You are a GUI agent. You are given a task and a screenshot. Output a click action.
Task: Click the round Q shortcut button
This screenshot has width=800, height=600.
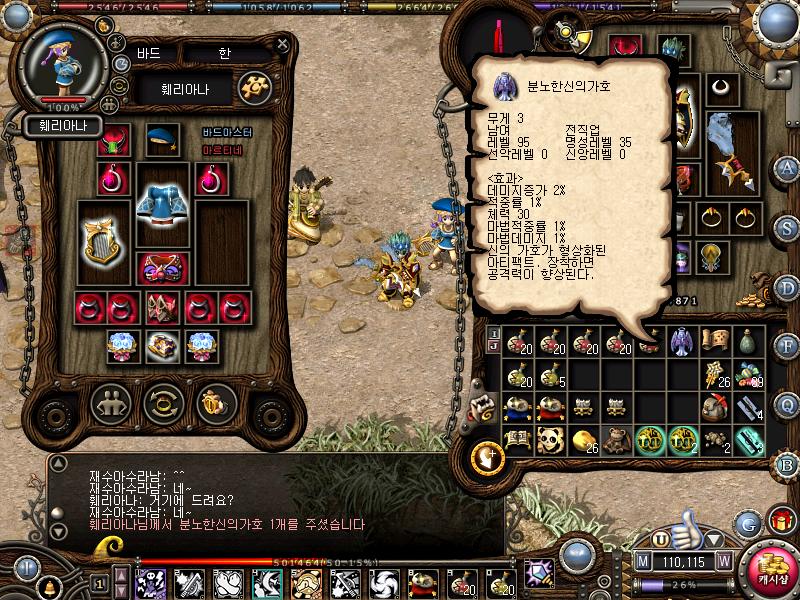point(788,405)
